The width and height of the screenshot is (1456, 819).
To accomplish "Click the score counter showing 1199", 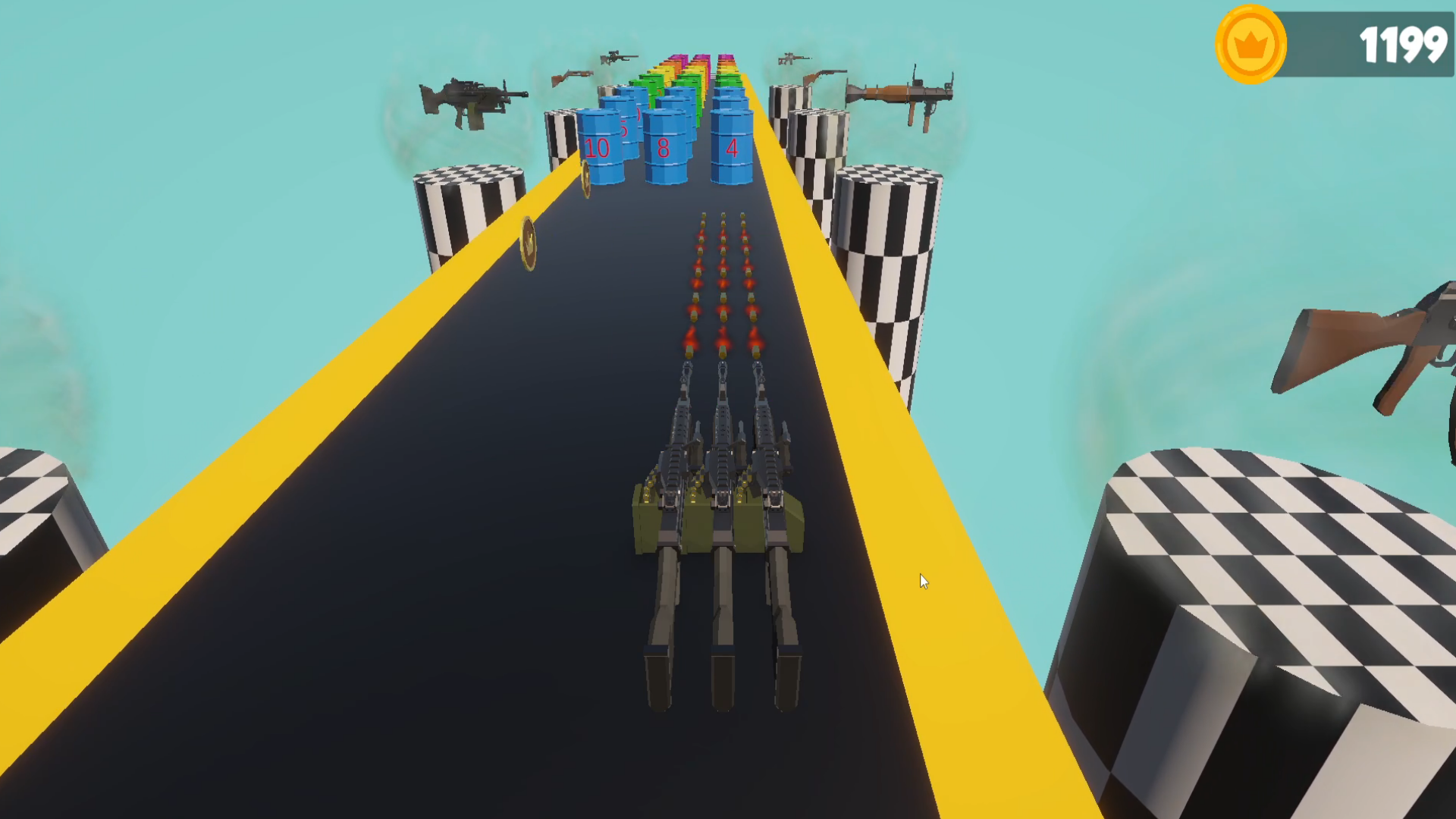I will [x=1404, y=44].
